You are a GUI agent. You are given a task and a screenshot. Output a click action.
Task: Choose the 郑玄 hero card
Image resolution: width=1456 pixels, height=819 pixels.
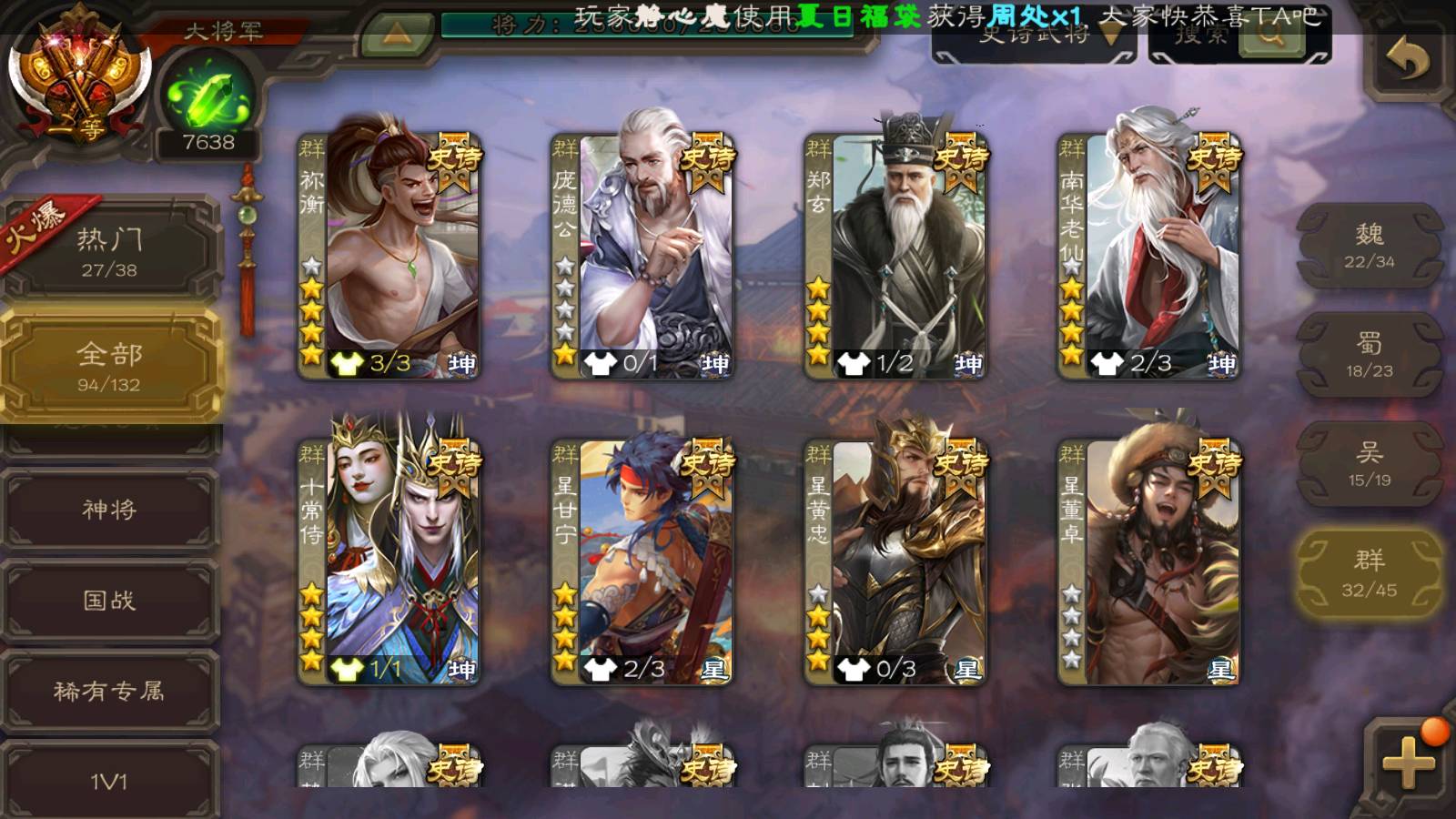(x=895, y=255)
